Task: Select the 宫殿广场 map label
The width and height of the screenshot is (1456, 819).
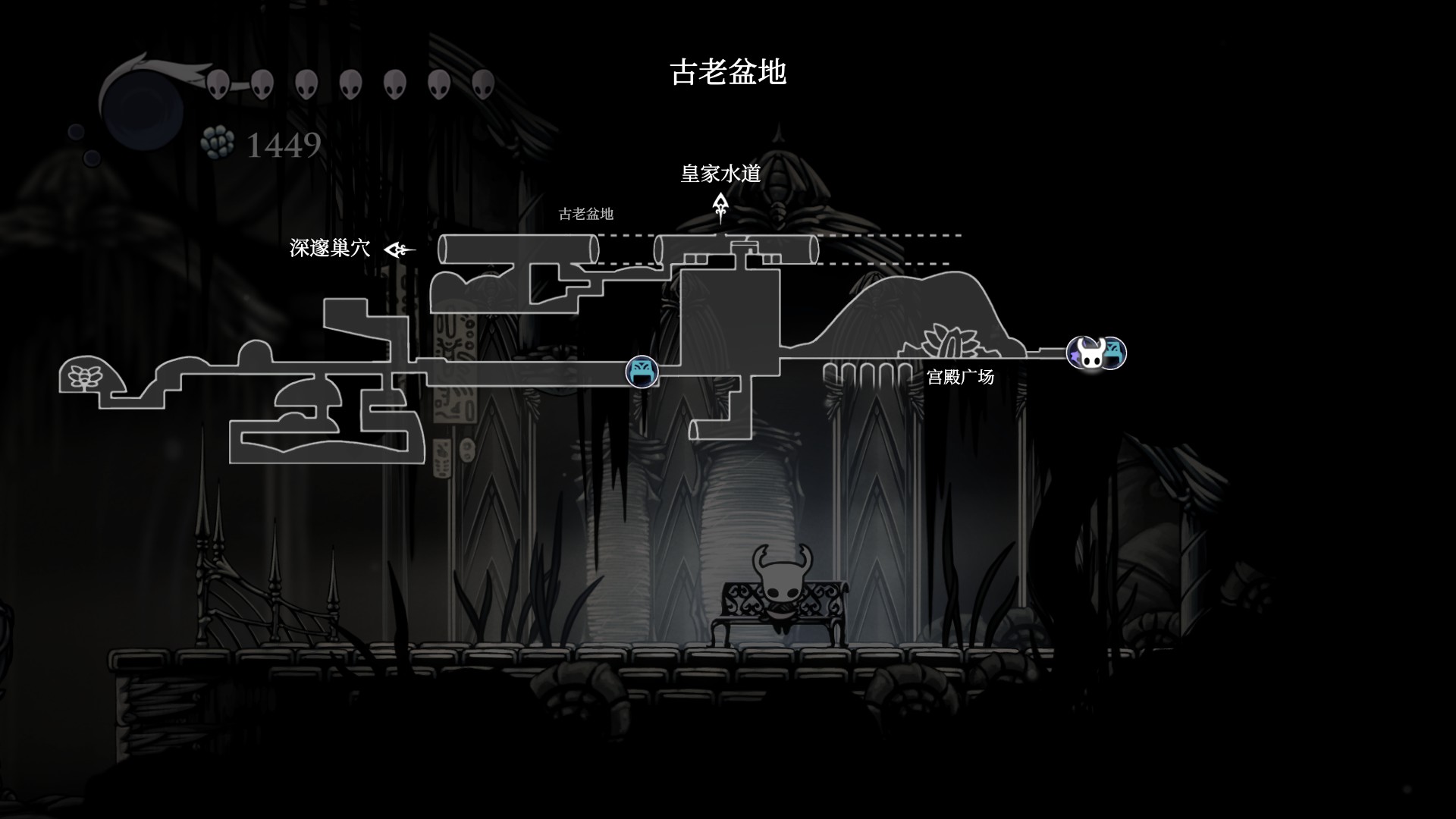Action: tap(960, 377)
